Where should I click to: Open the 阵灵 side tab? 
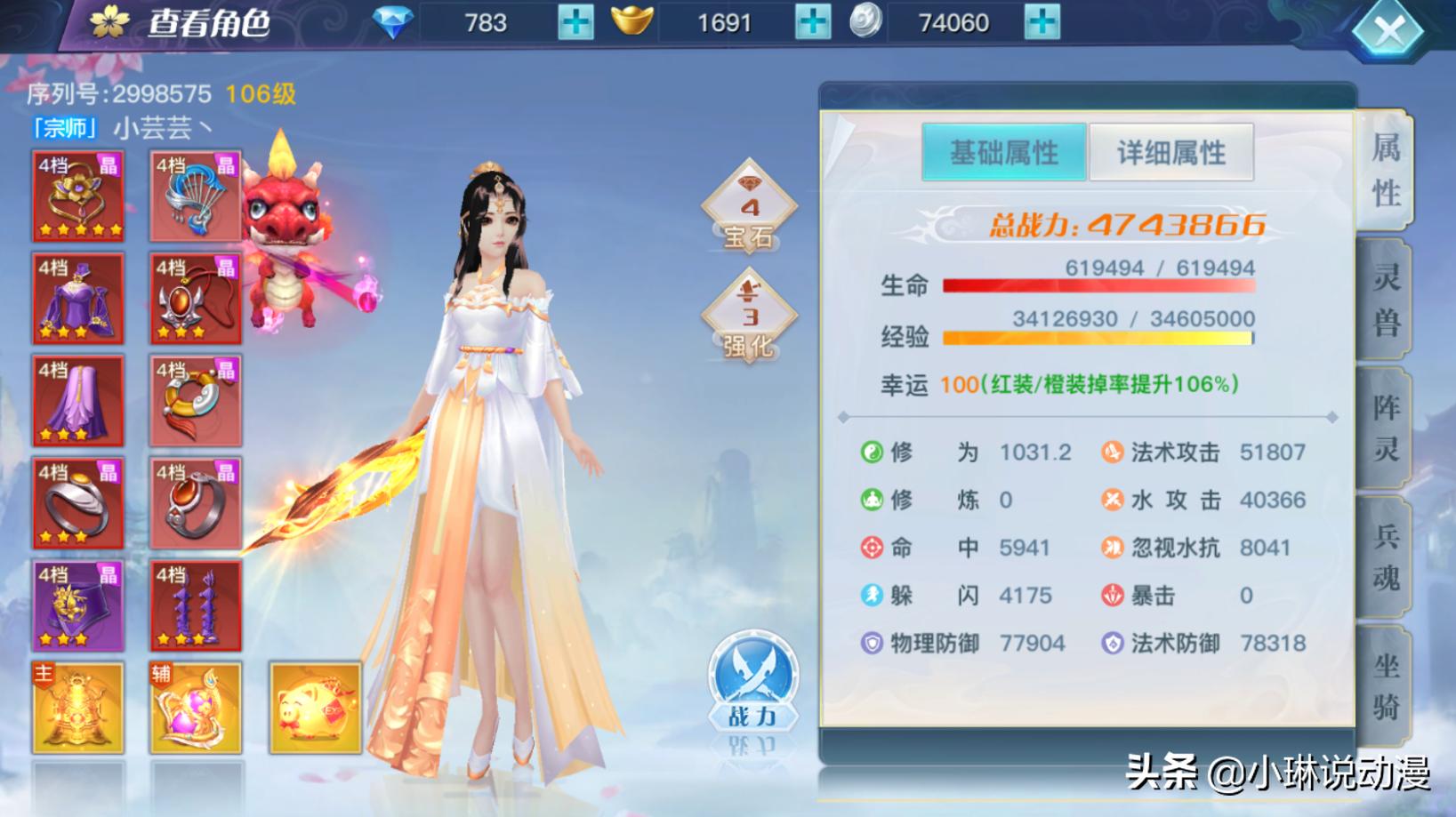[x=1385, y=429]
